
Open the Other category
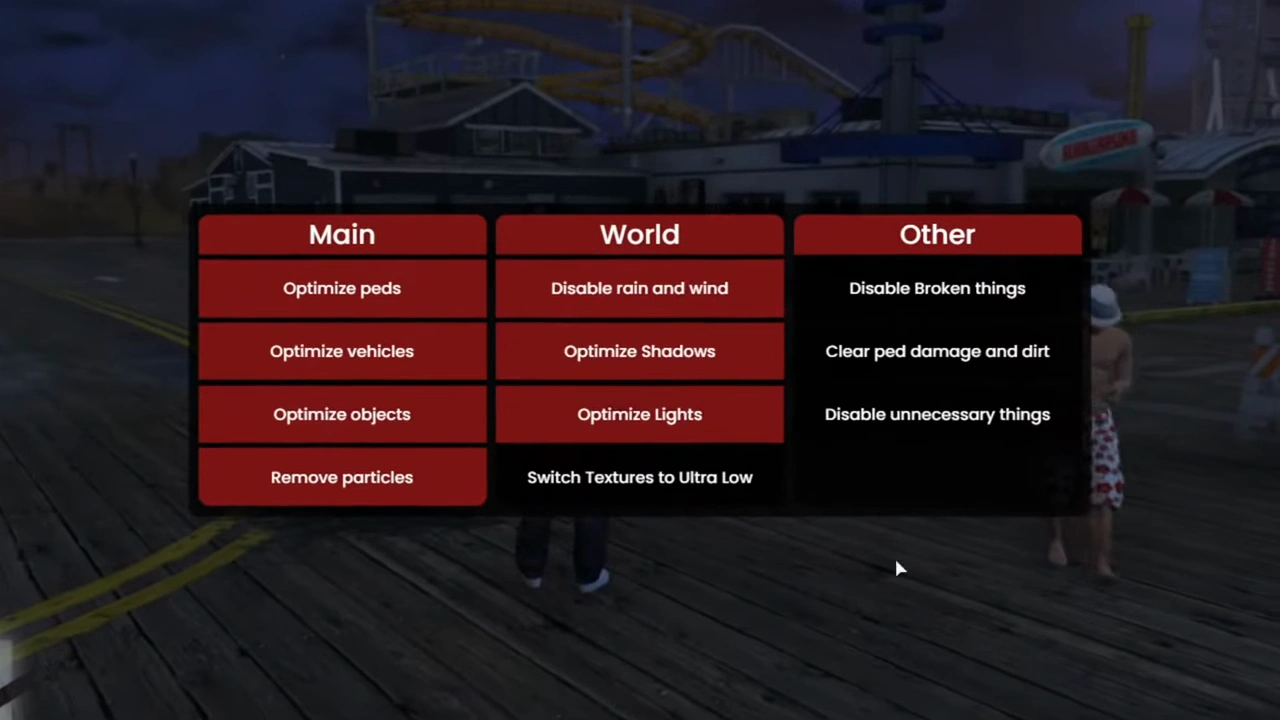(937, 234)
